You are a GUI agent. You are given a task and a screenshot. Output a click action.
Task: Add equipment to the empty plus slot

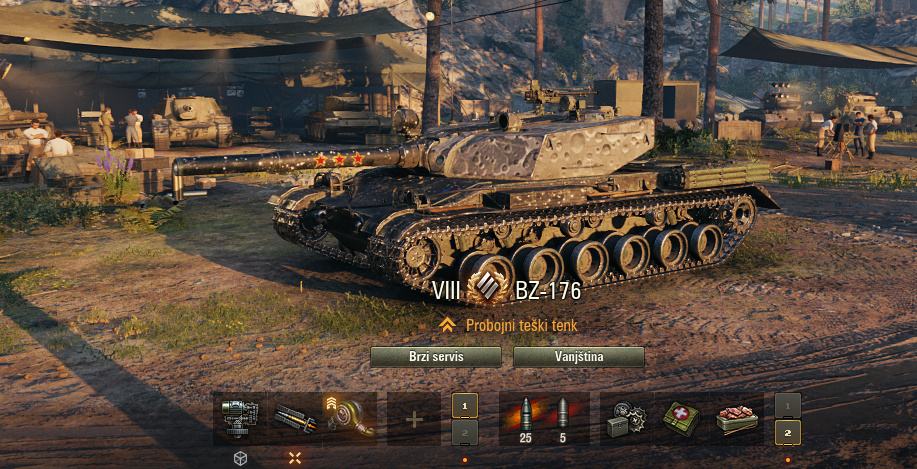tap(413, 418)
